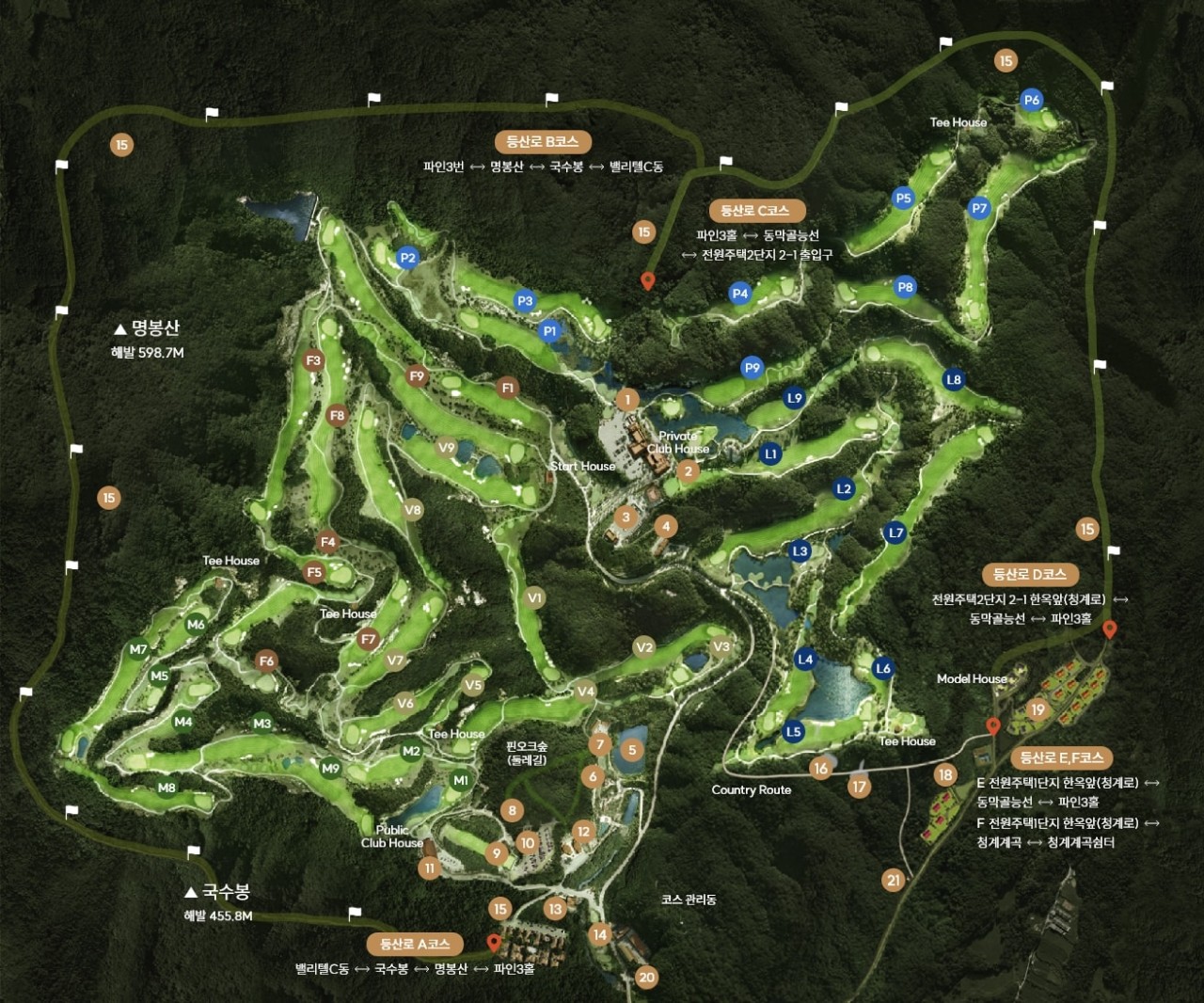This screenshot has height=1003, width=1204.
Task: Click the green M9 hole marker
Action: pyautogui.click(x=330, y=768)
